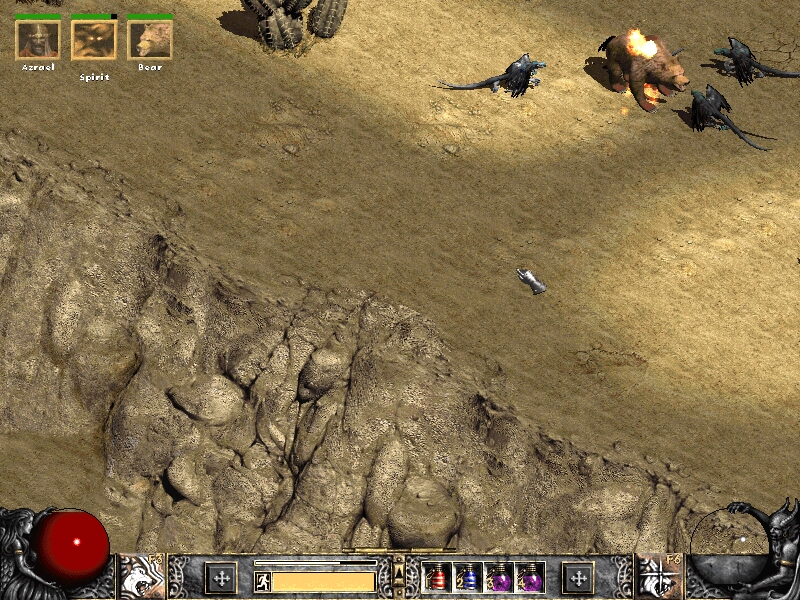Open the left skill icon marked F3

tap(142, 576)
